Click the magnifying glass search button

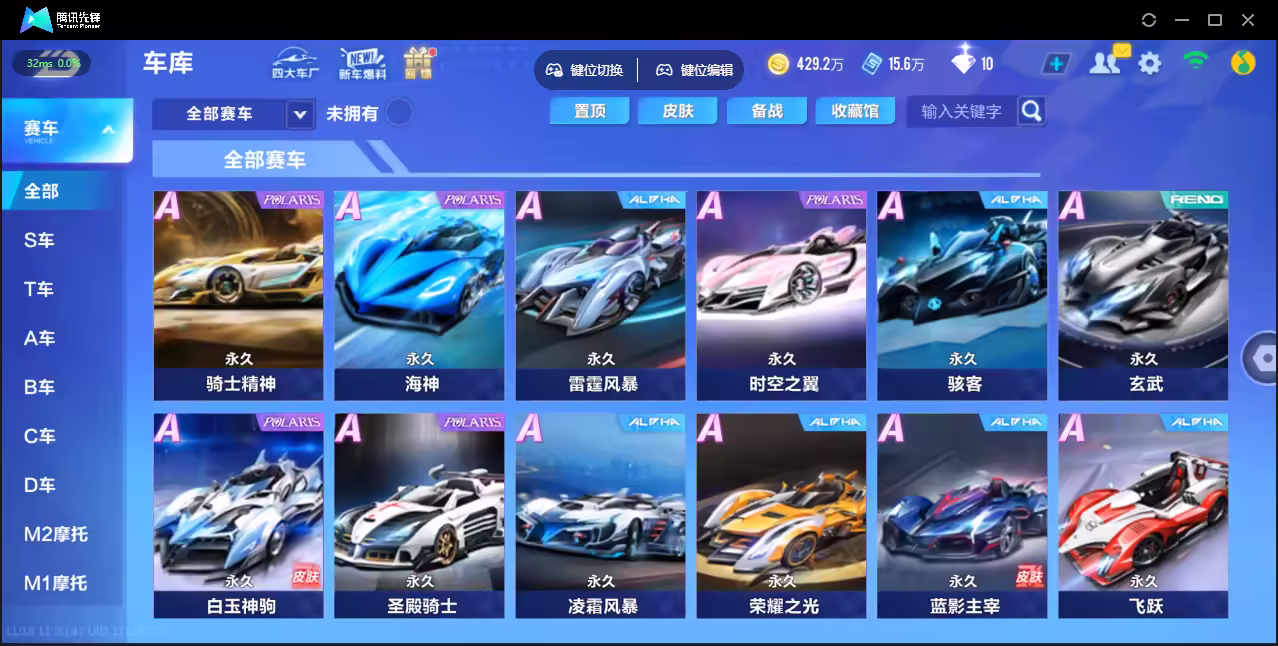tap(1032, 110)
